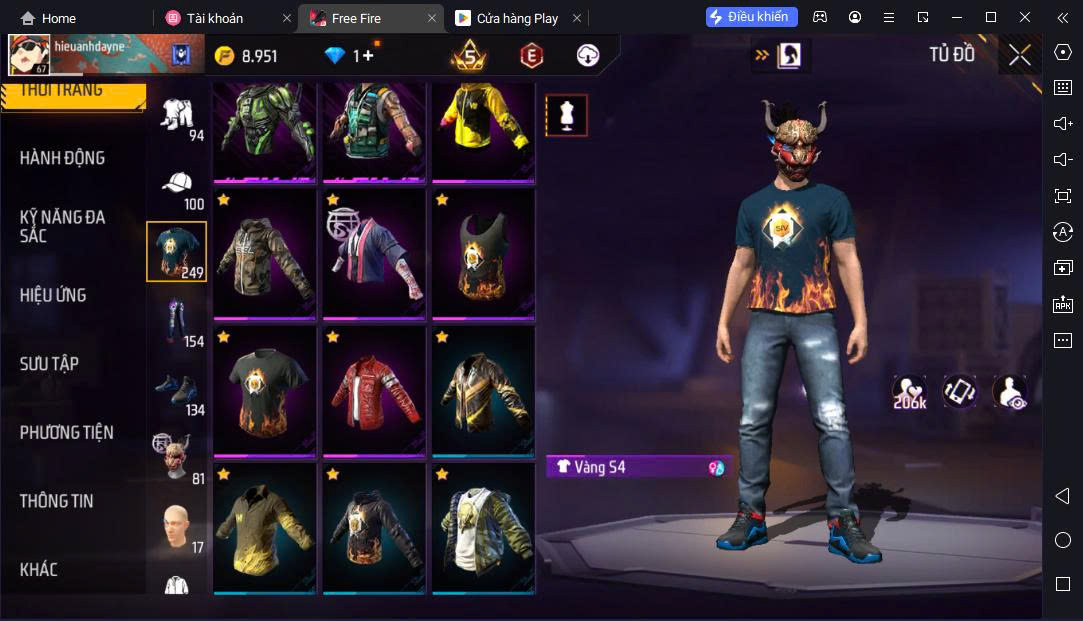Go to the PHƯƠNG TIỆN section
This screenshot has height=621, width=1083.
[x=66, y=432]
